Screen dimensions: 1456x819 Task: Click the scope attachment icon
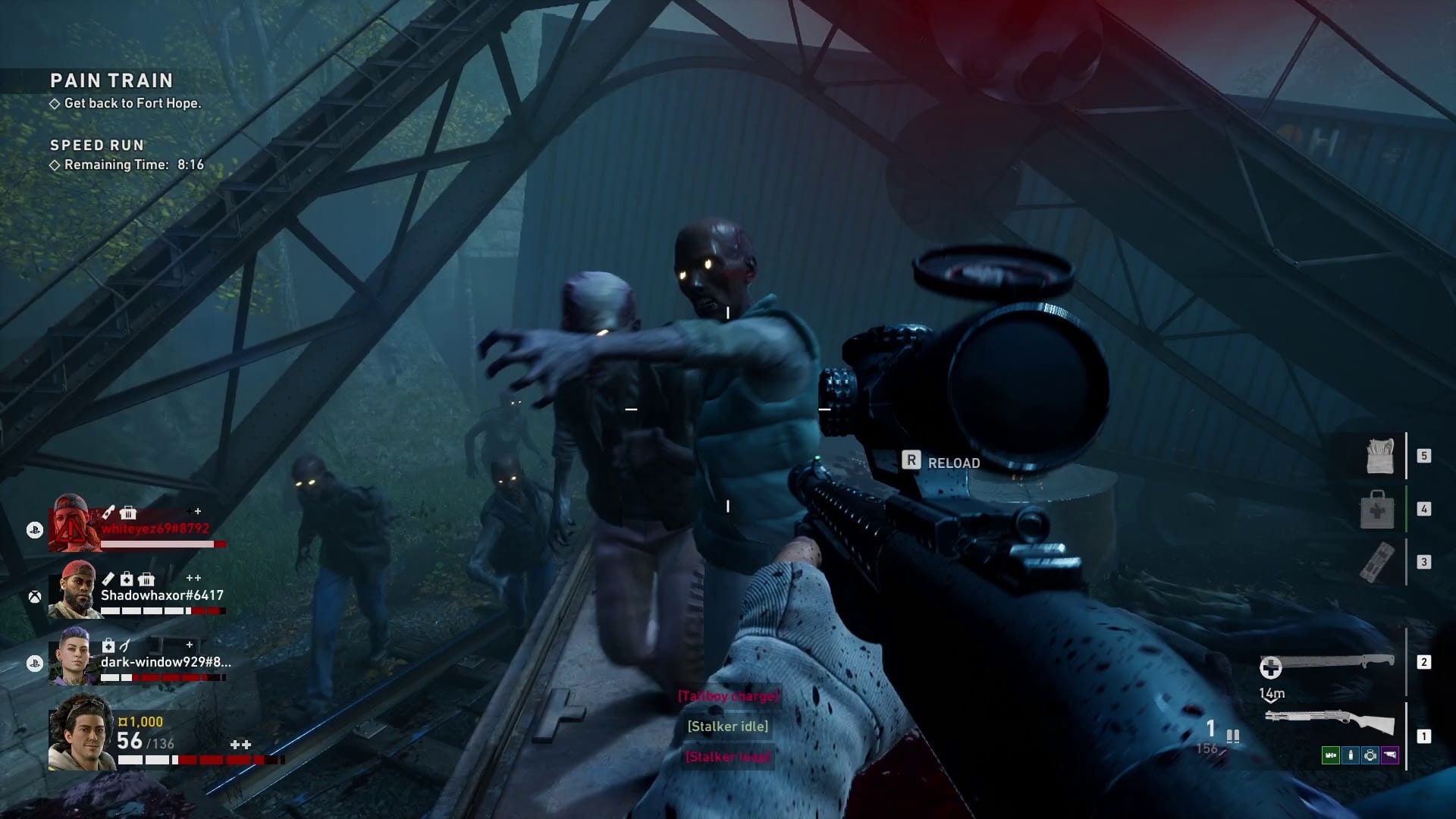[1370, 755]
